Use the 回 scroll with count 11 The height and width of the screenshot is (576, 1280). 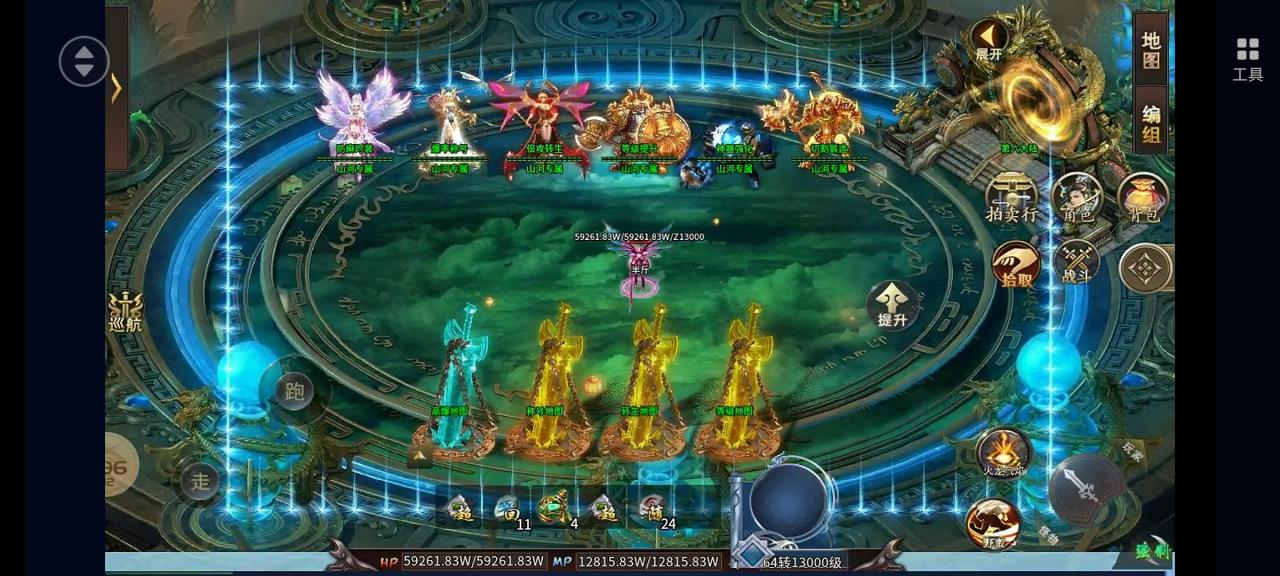(510, 510)
